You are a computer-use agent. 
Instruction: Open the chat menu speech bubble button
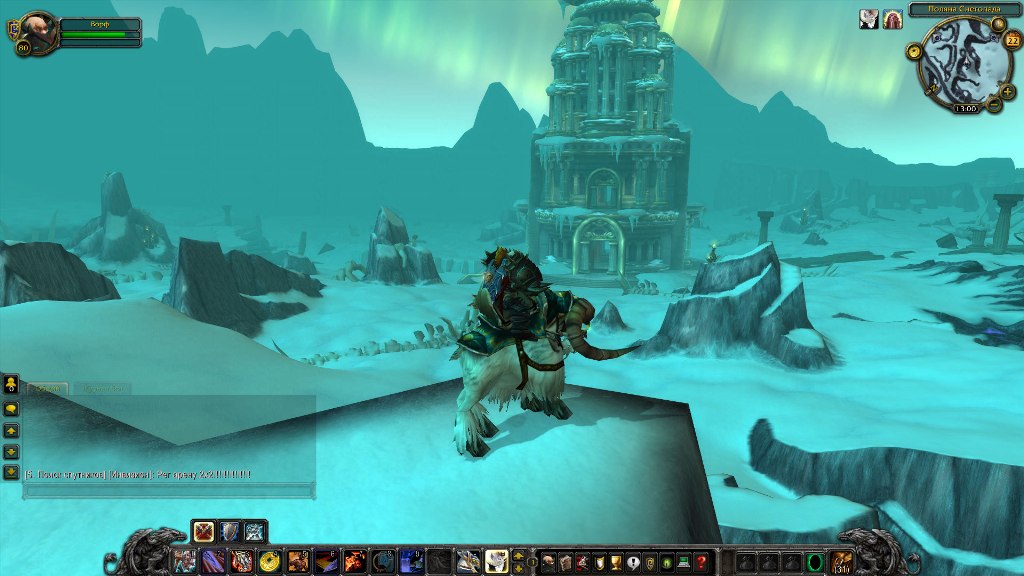click(x=12, y=409)
